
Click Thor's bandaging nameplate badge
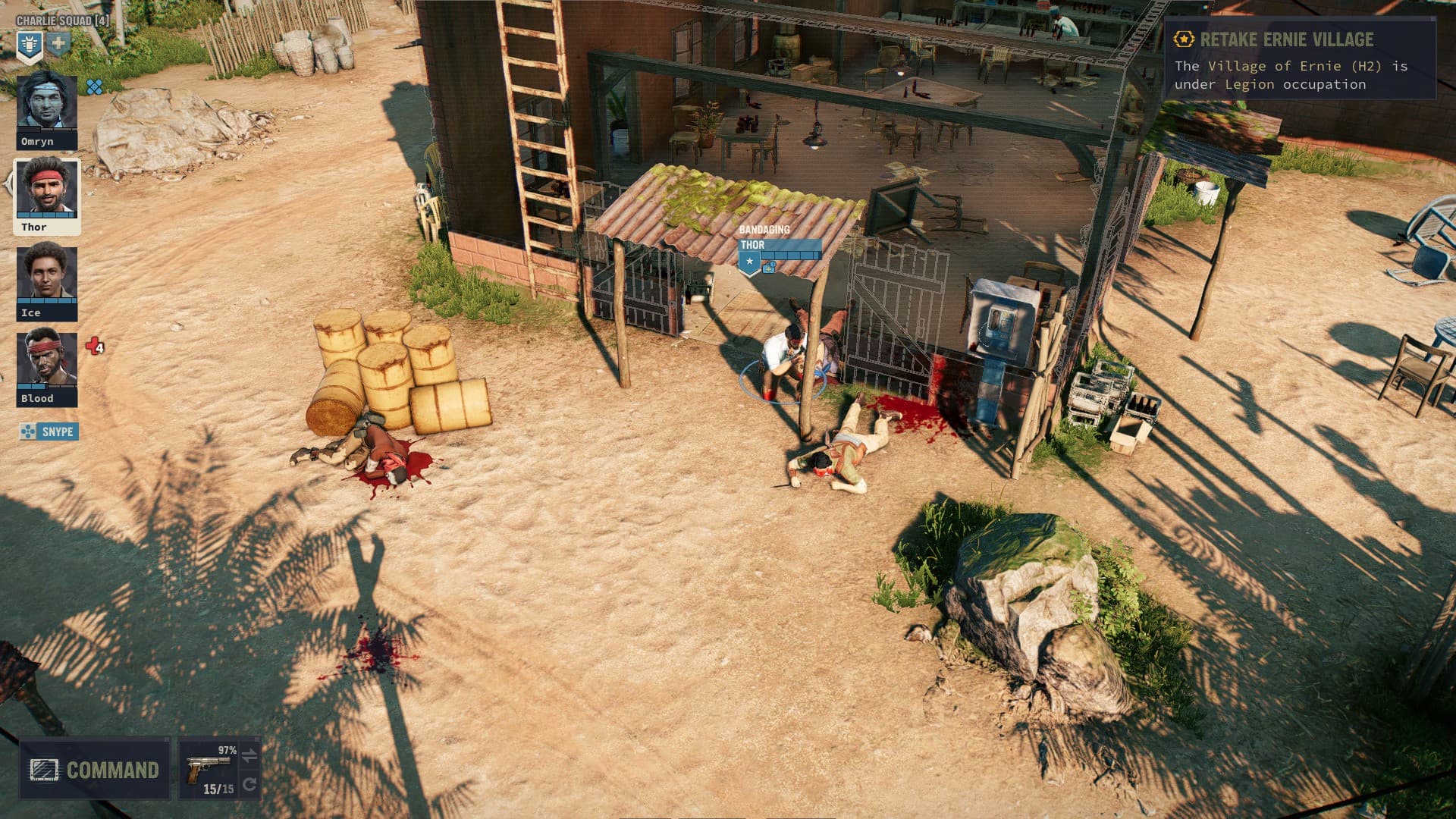point(750,262)
